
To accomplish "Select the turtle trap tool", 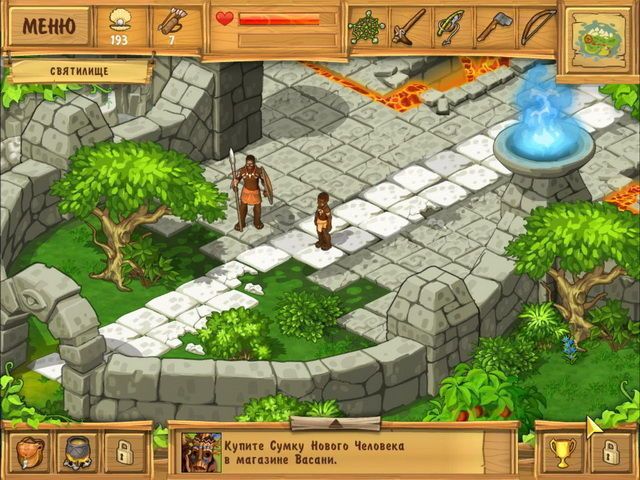I will [366, 25].
